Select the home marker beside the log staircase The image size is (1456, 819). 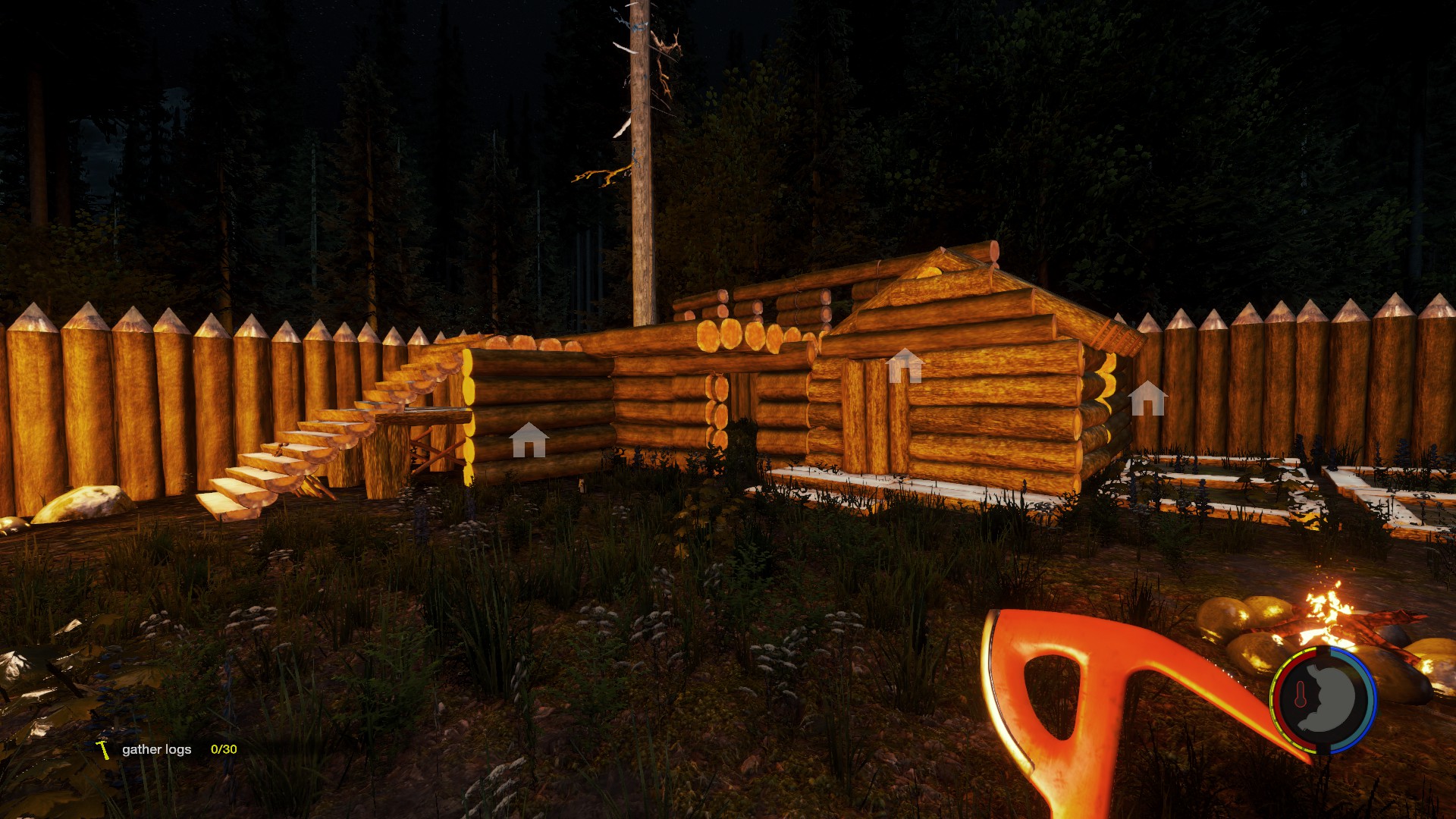tap(529, 441)
